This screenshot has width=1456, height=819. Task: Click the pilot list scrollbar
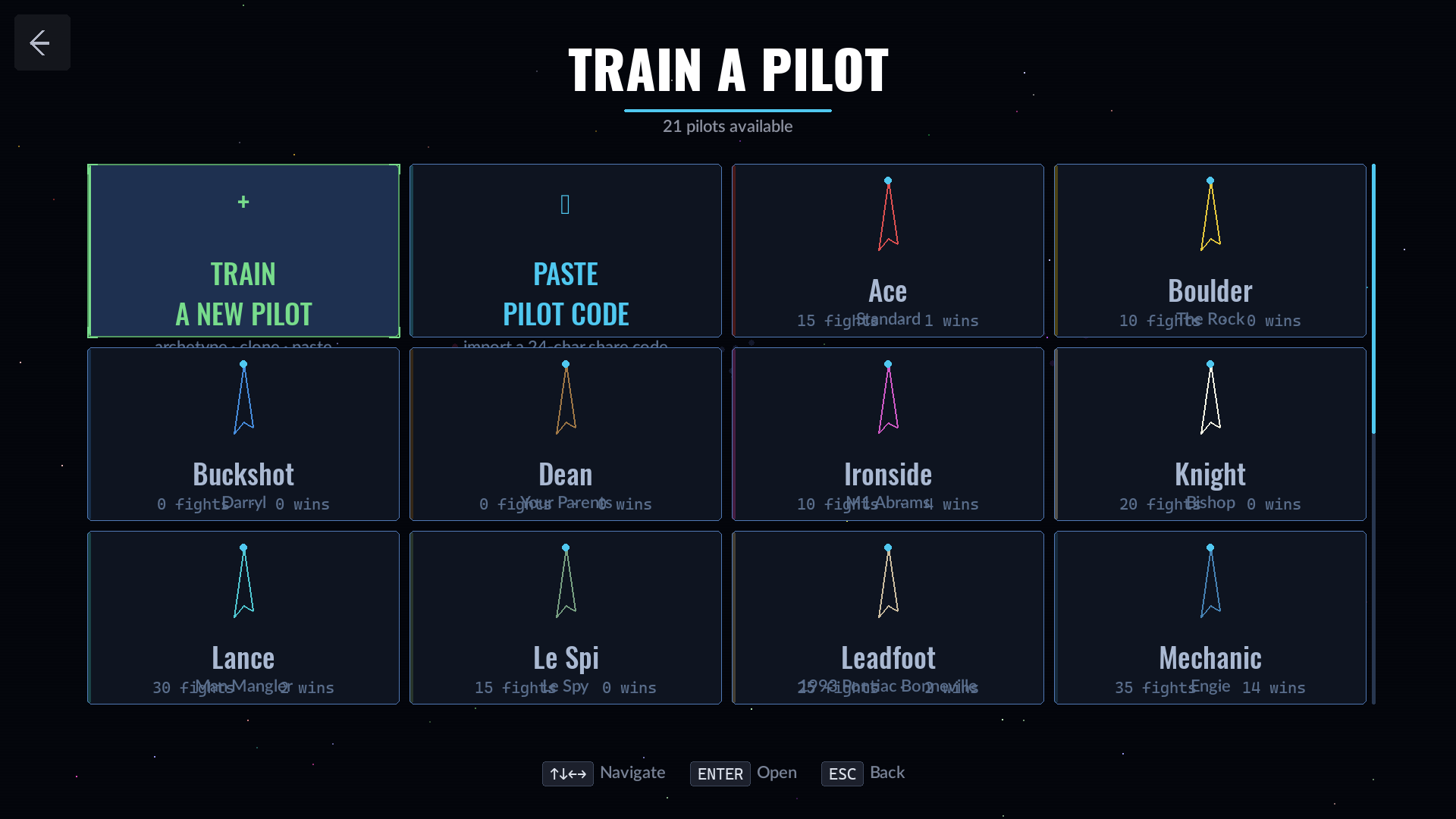click(1373, 299)
